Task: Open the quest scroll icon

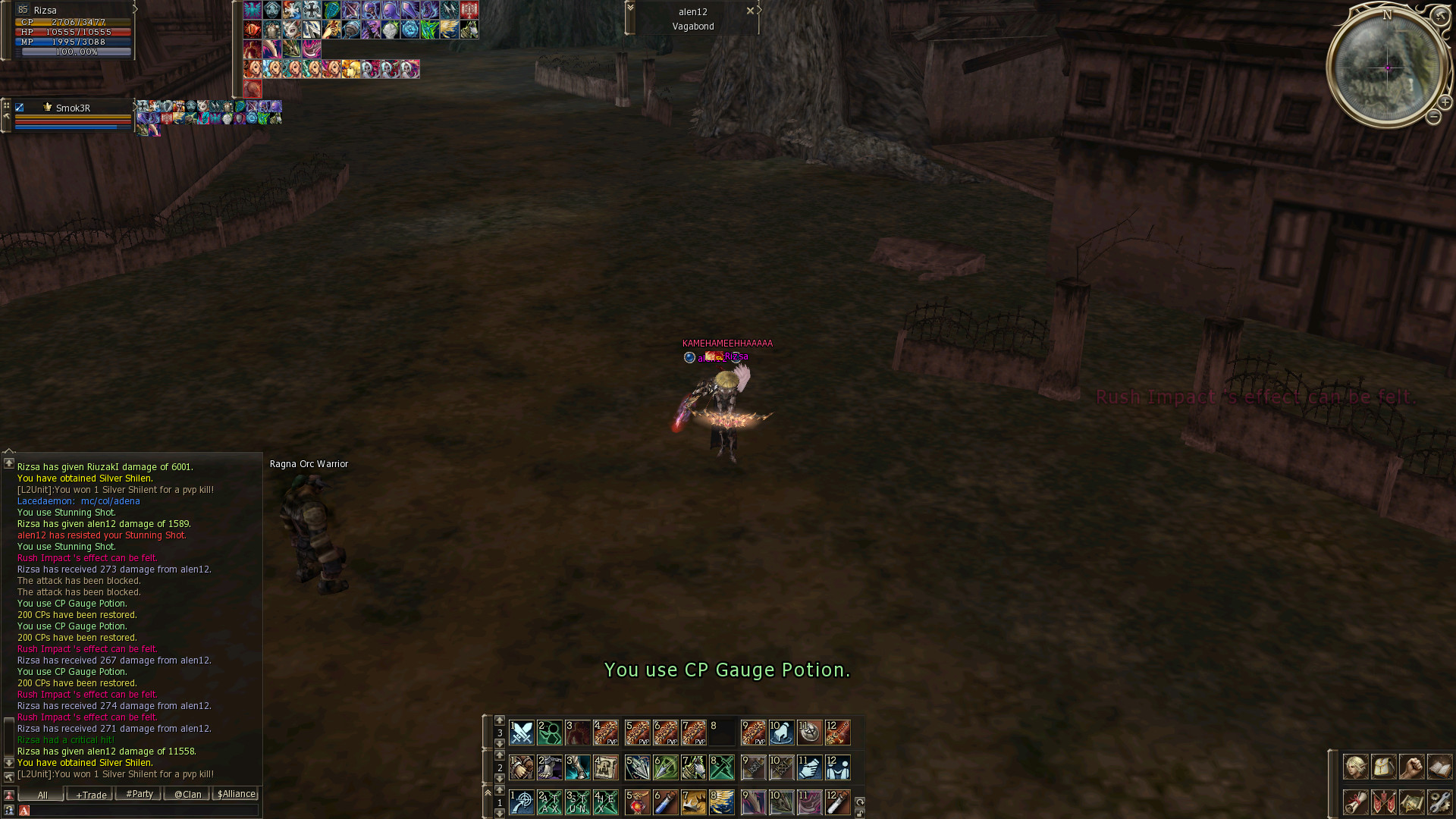Action: click(x=1355, y=802)
